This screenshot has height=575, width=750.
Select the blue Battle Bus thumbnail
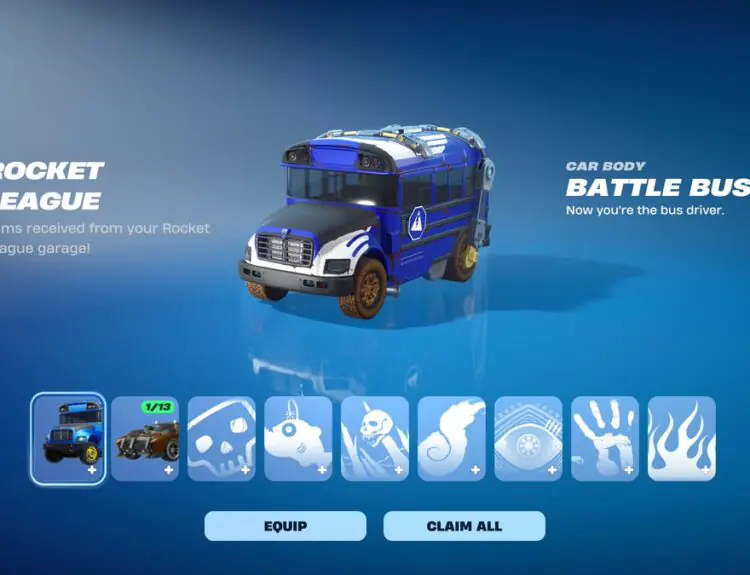click(68, 438)
